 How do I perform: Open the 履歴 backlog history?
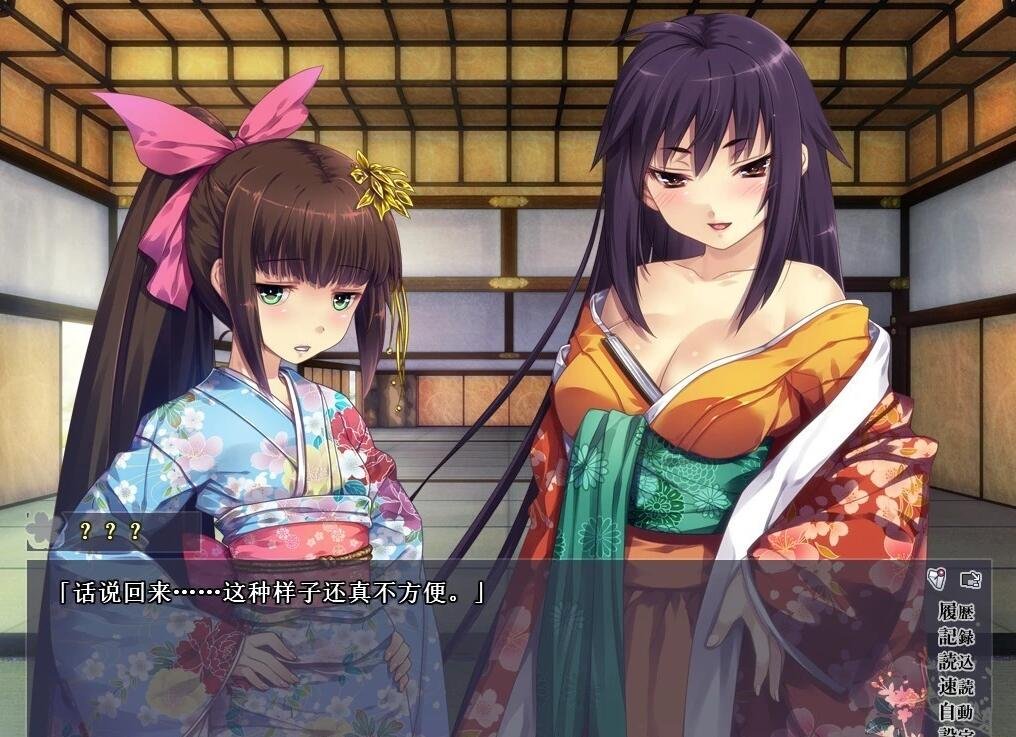pyautogui.click(x=955, y=611)
